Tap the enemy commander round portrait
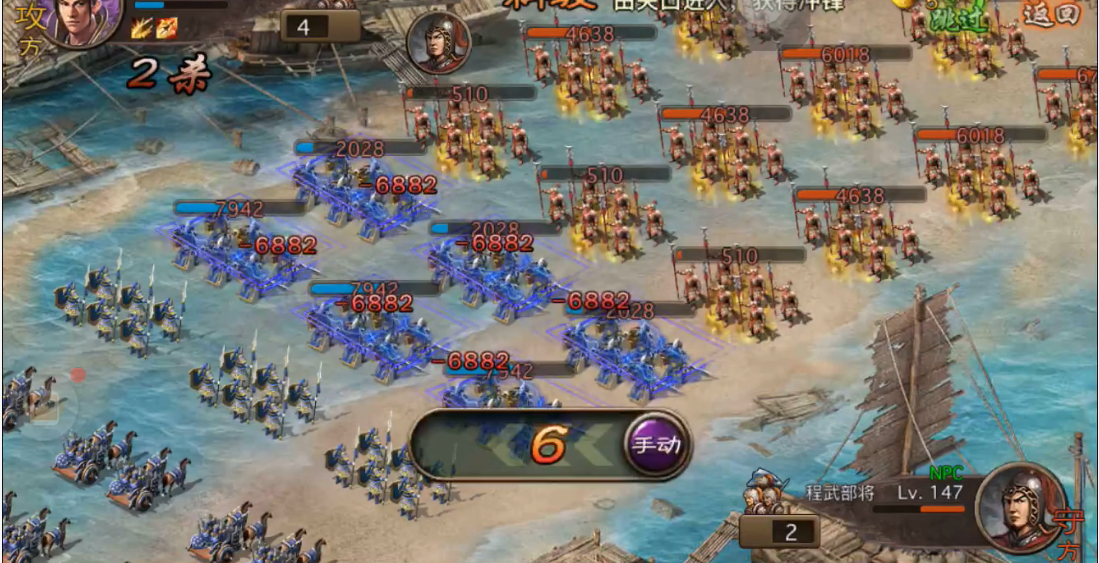1099x563 pixels. coord(438,43)
